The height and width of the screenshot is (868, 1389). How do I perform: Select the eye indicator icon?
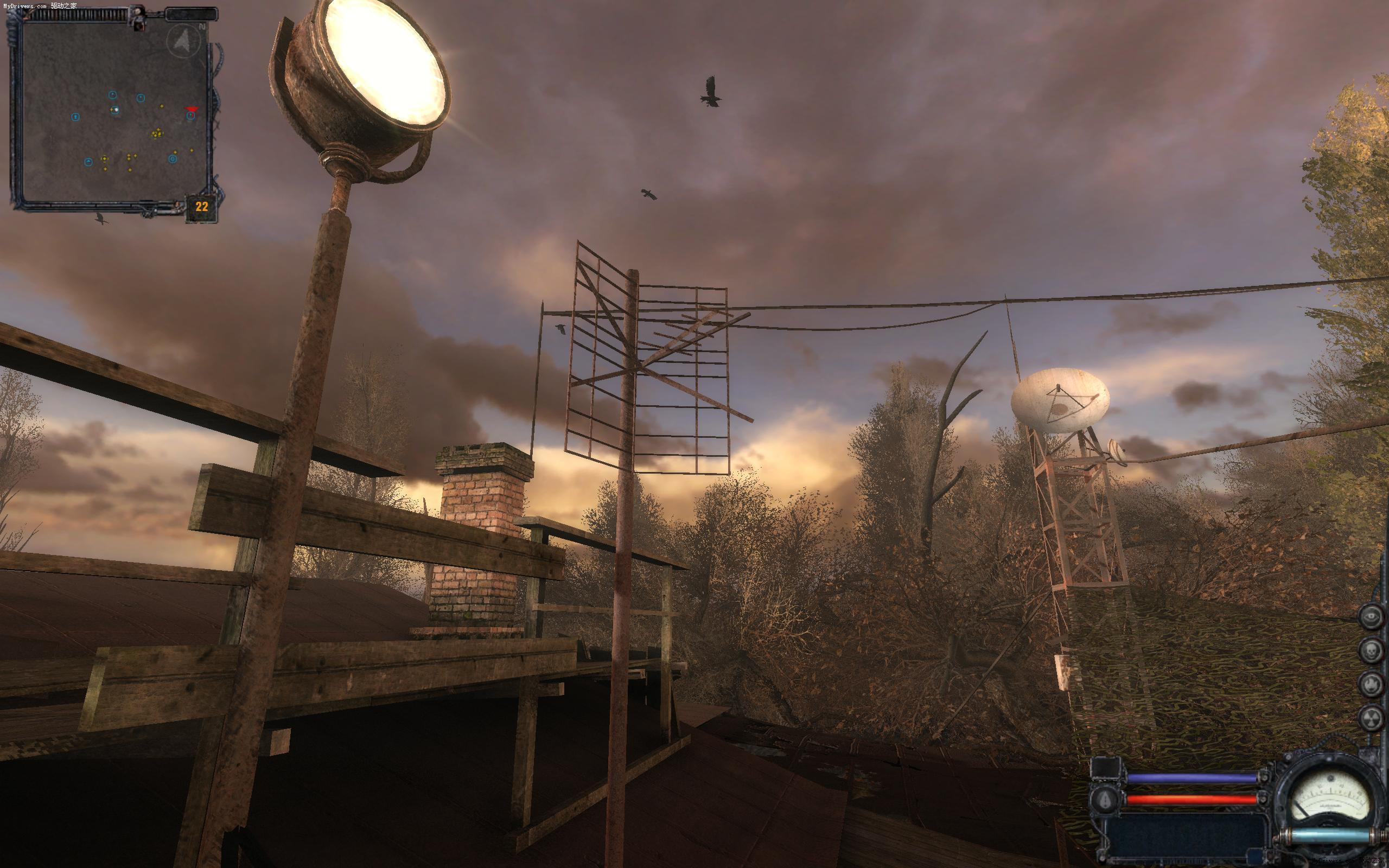(1371, 617)
